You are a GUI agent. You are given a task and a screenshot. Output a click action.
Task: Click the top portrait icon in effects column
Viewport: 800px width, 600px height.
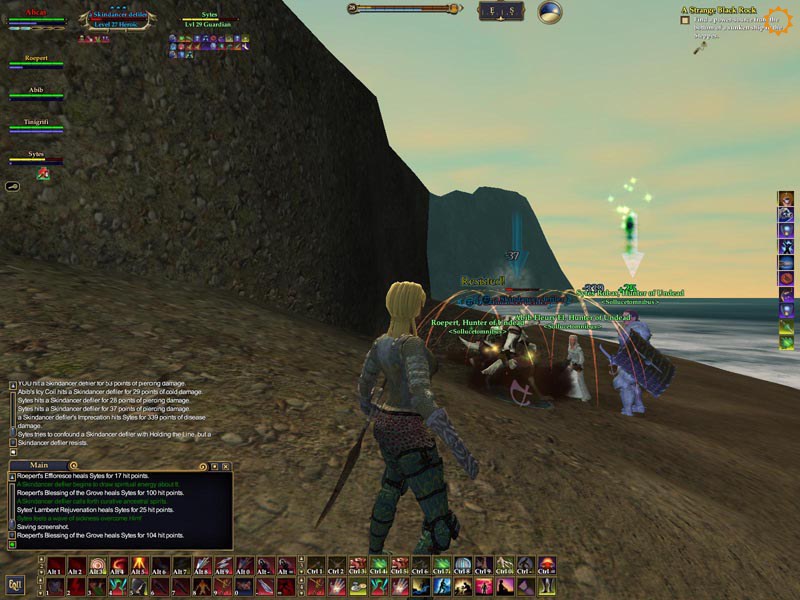tap(787, 198)
